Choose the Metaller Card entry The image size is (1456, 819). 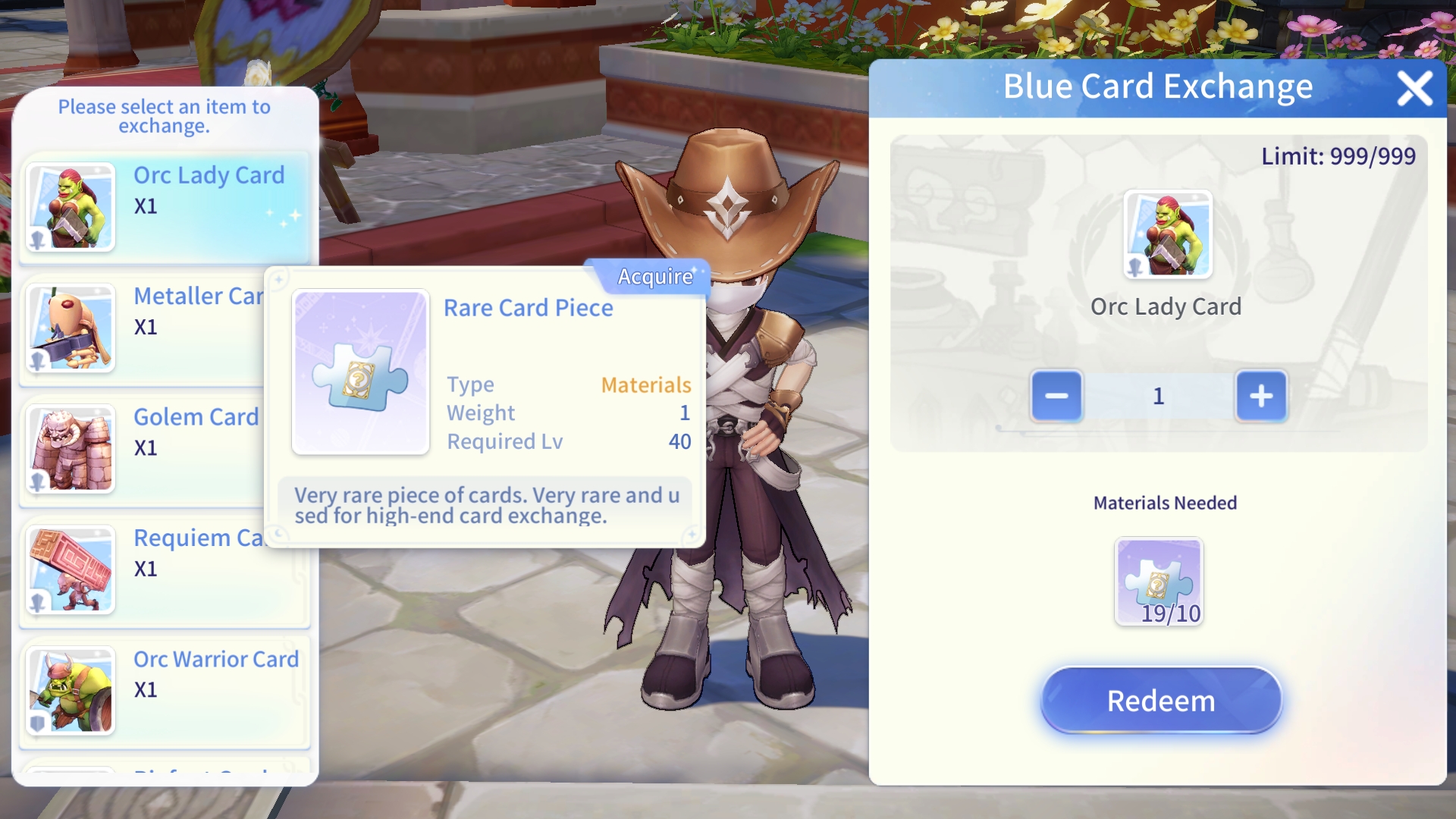point(144,328)
